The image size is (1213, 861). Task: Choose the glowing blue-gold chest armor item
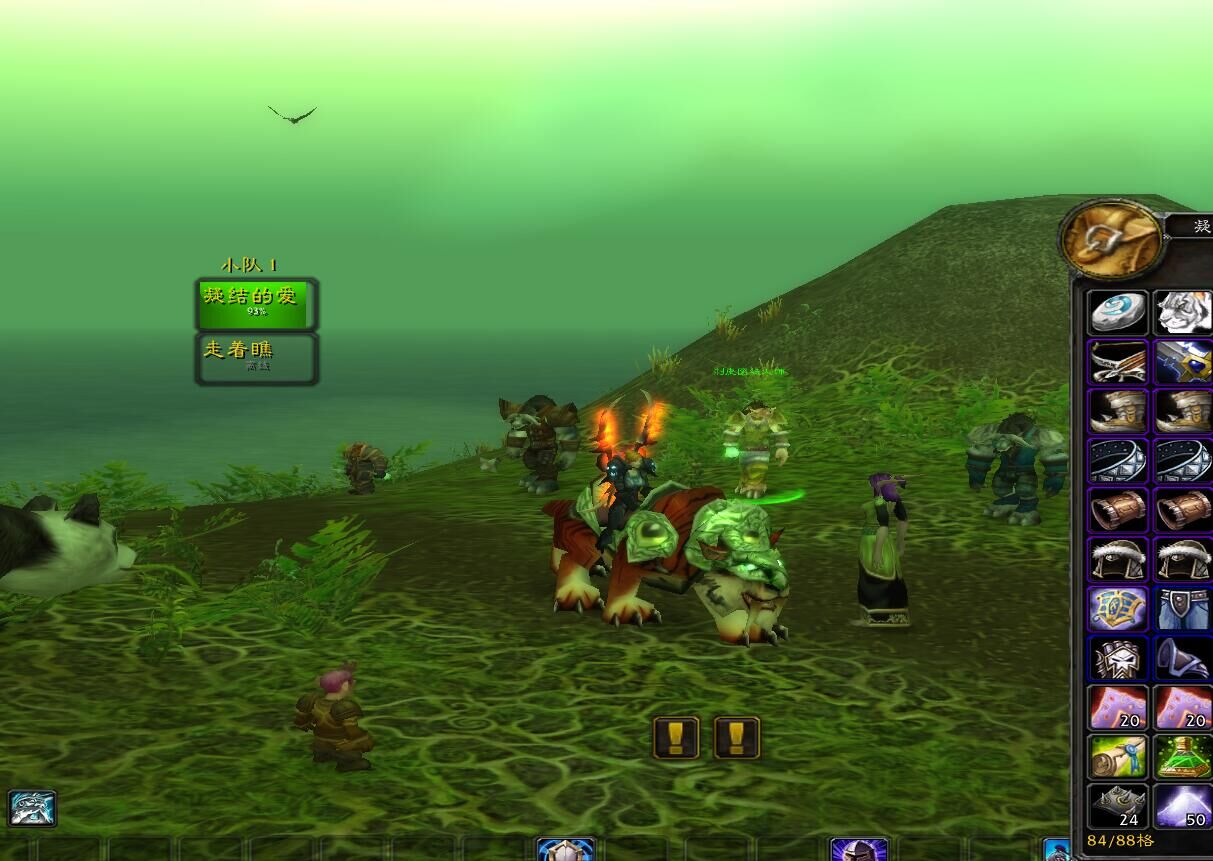[x=1117, y=608]
